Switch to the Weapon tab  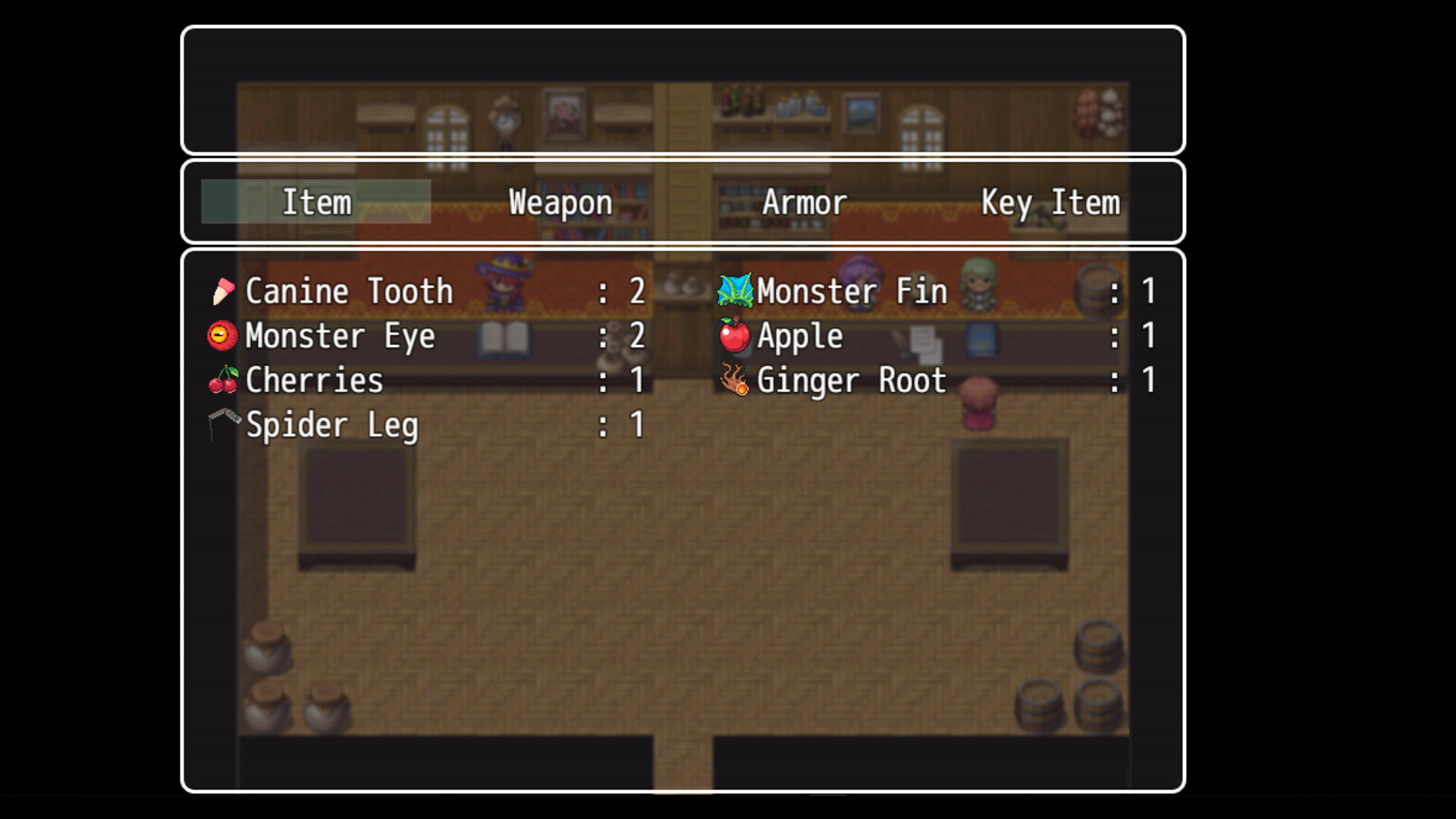[x=560, y=202]
